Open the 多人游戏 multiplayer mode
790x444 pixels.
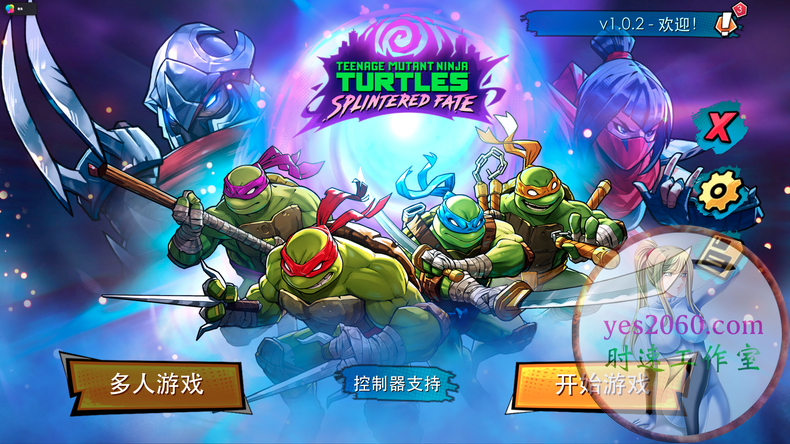pyautogui.click(x=156, y=385)
